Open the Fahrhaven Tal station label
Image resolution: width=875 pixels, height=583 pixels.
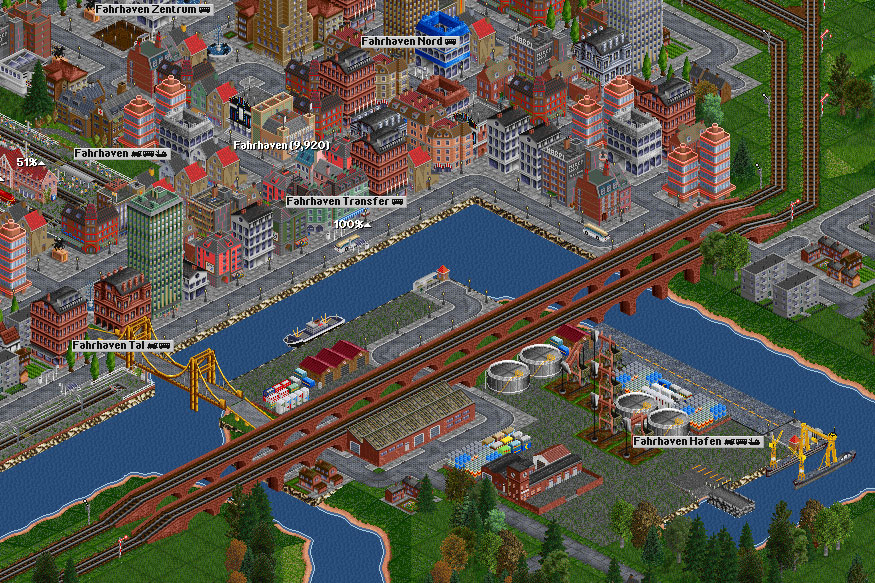[121, 345]
